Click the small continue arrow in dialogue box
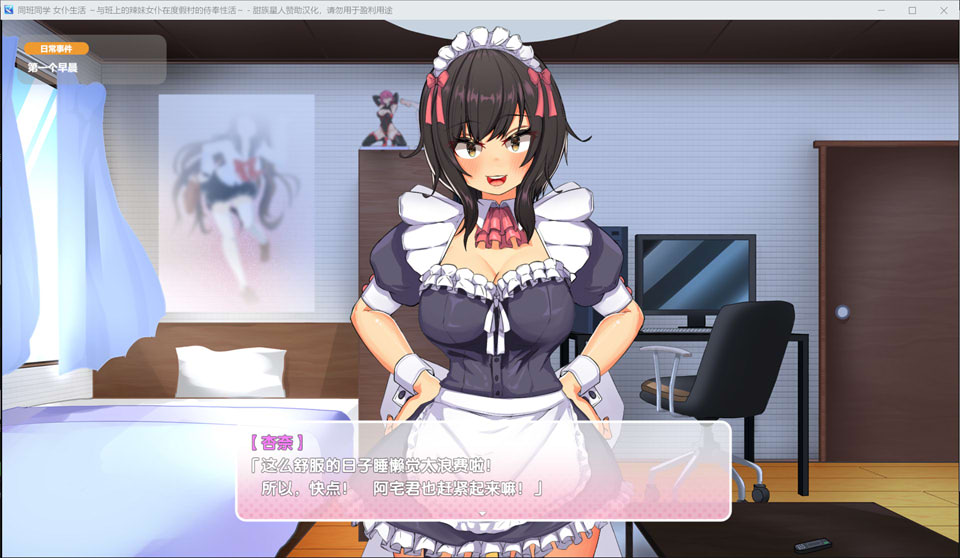Viewport: 960px width, 558px height. (483, 512)
